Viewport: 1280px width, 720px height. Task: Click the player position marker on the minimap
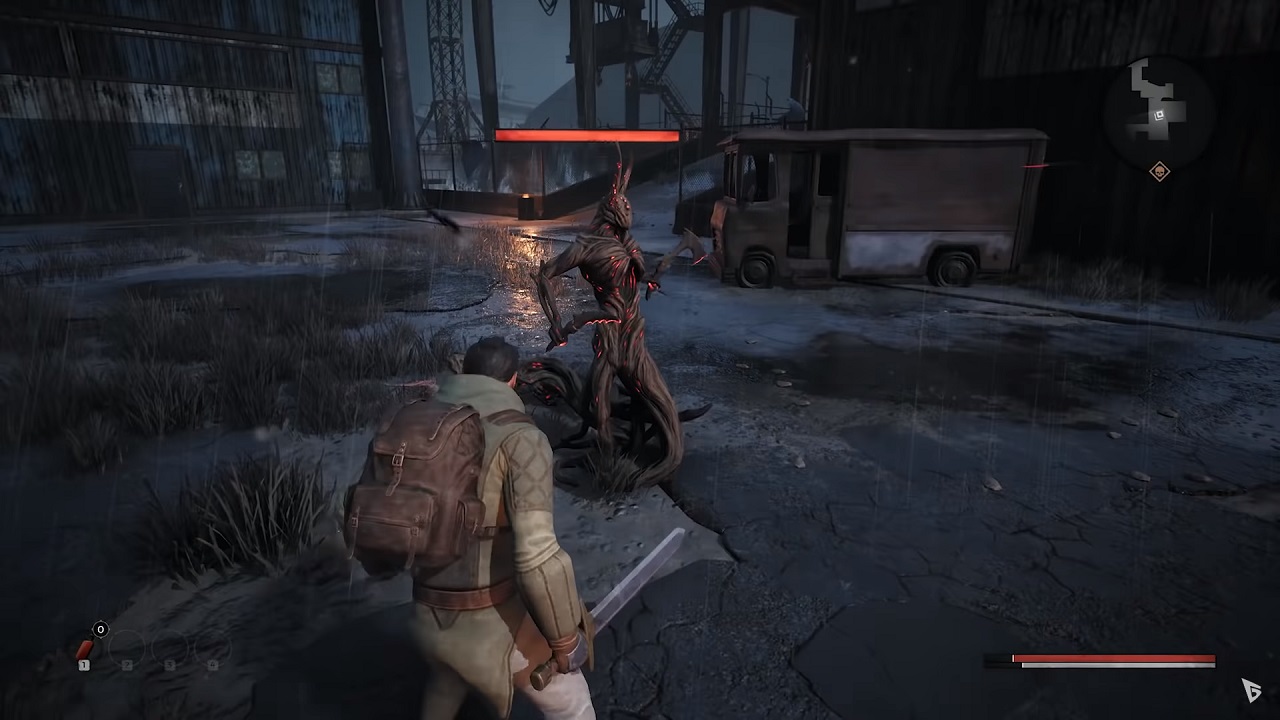pyautogui.click(x=1159, y=115)
